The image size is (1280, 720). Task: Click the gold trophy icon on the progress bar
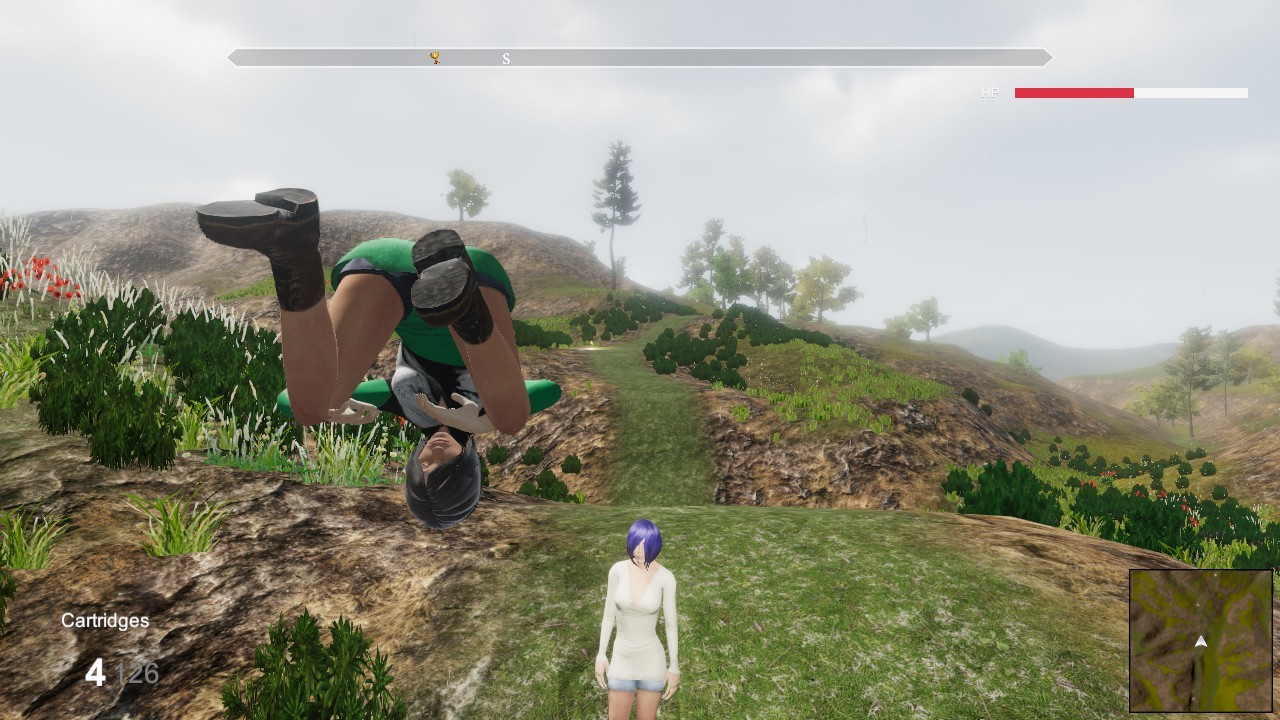434,58
